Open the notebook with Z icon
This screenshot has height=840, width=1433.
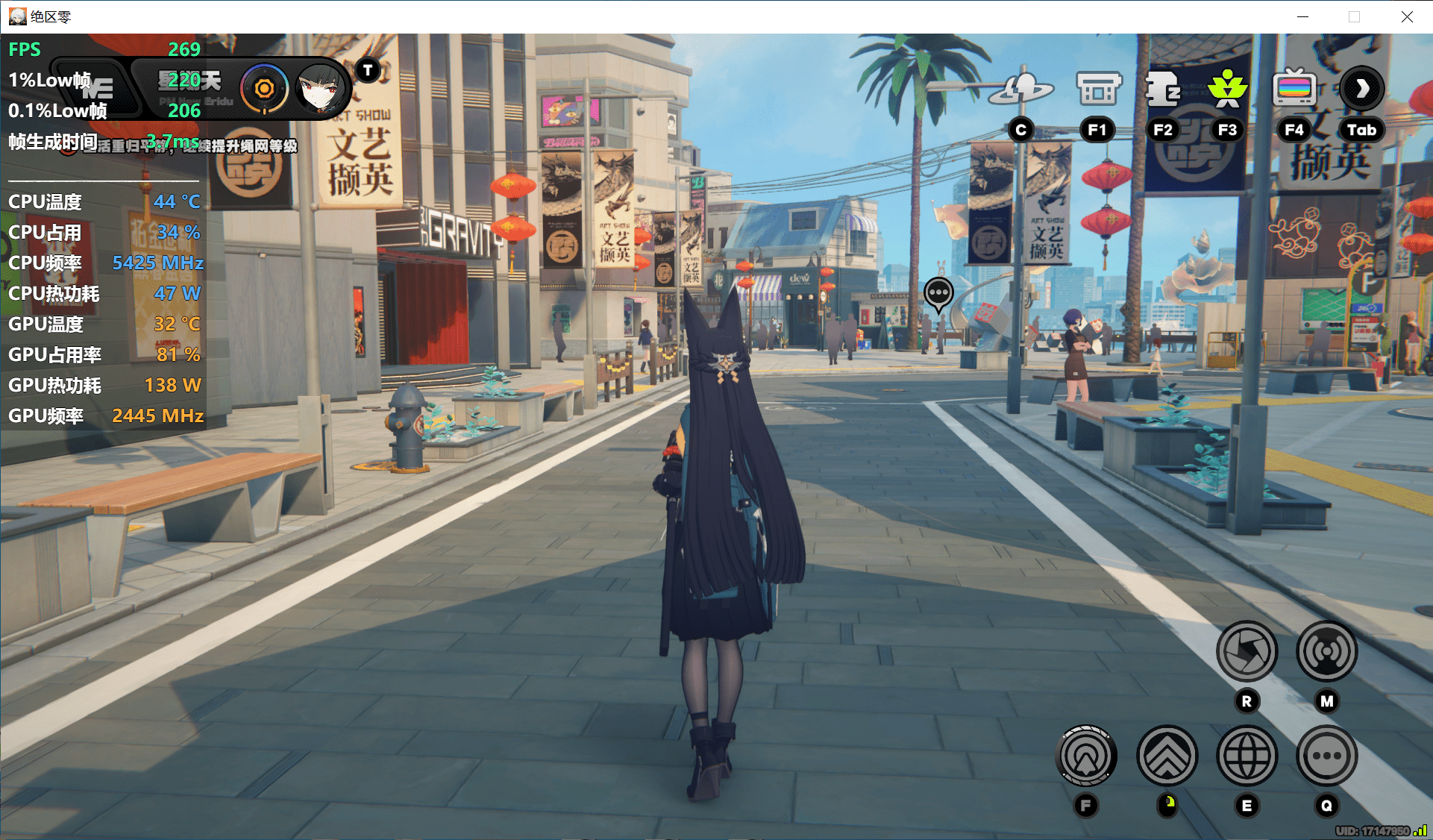click(x=1162, y=90)
